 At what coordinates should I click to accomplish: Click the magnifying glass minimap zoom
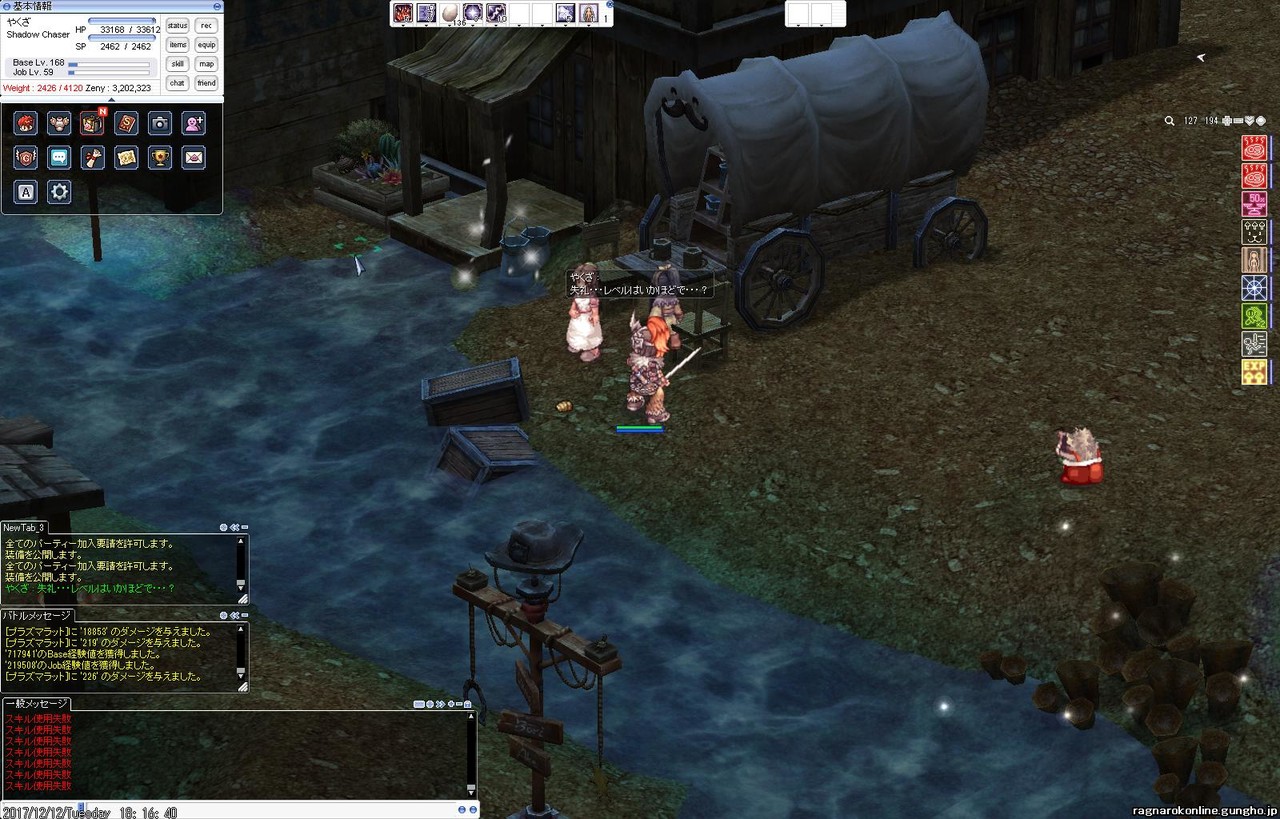point(1169,121)
